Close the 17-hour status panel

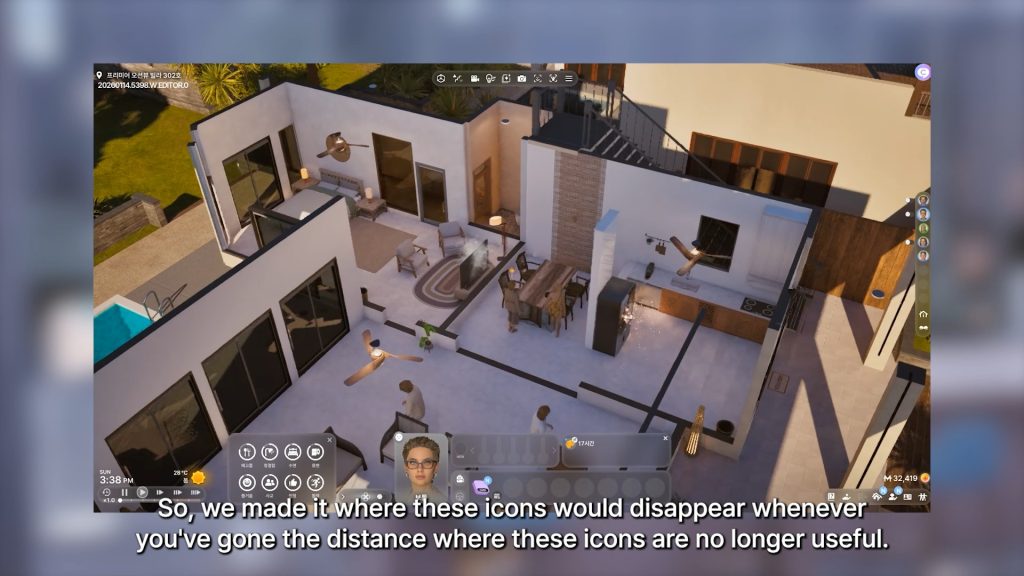coord(665,438)
